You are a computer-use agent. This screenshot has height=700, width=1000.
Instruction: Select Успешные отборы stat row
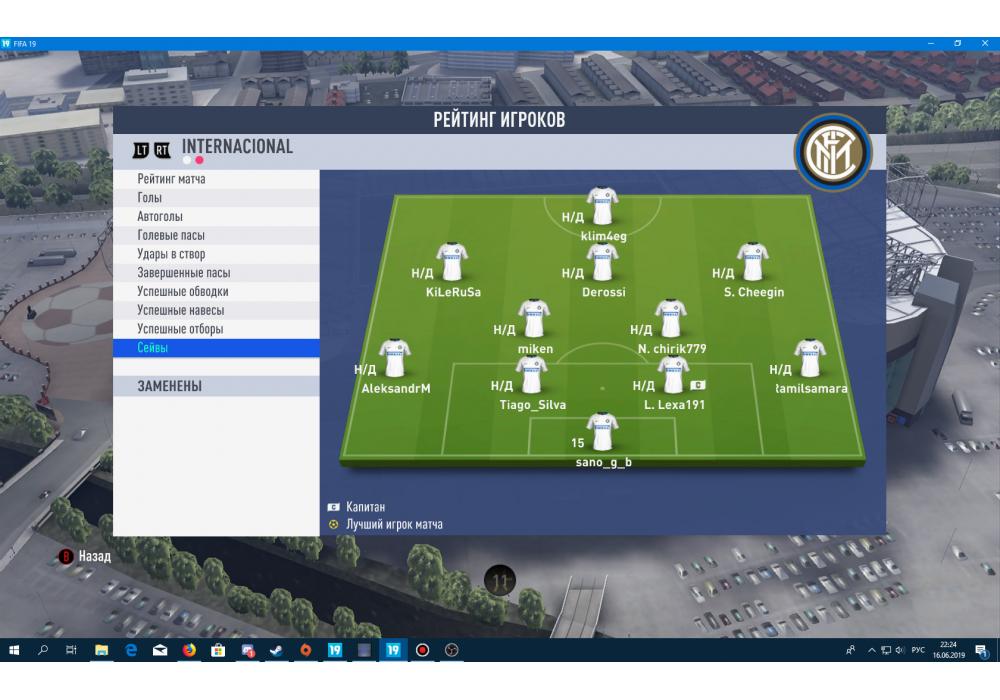coord(180,329)
